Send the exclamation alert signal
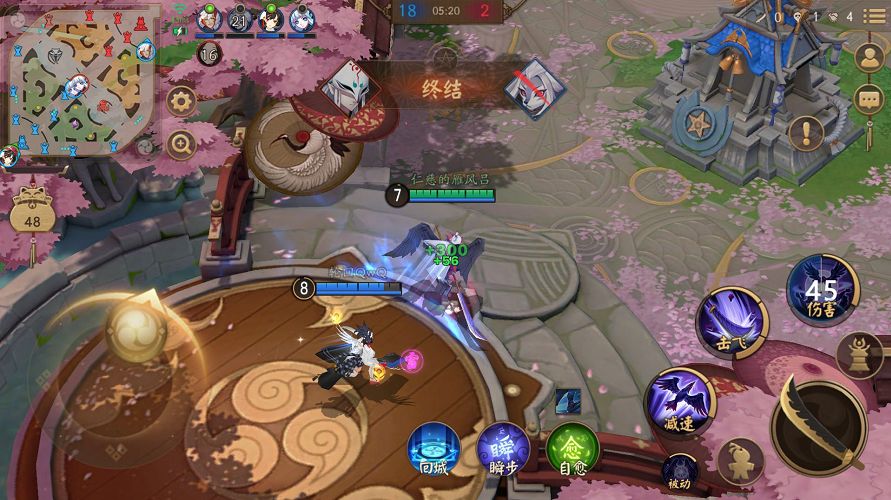 [x=806, y=132]
